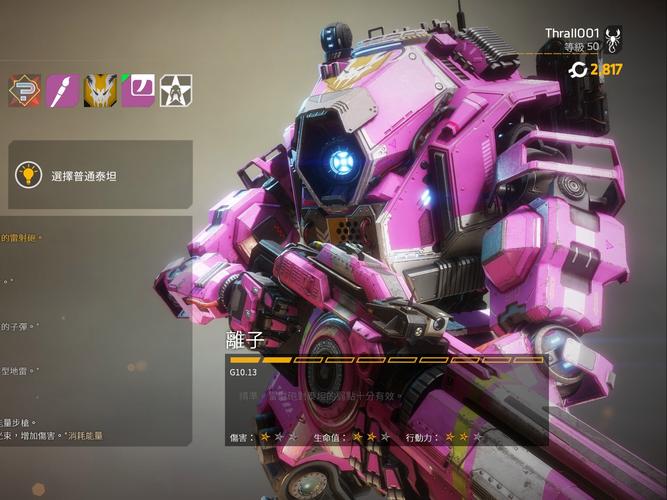Select the star emblem Prime Titan icon

click(x=176, y=90)
